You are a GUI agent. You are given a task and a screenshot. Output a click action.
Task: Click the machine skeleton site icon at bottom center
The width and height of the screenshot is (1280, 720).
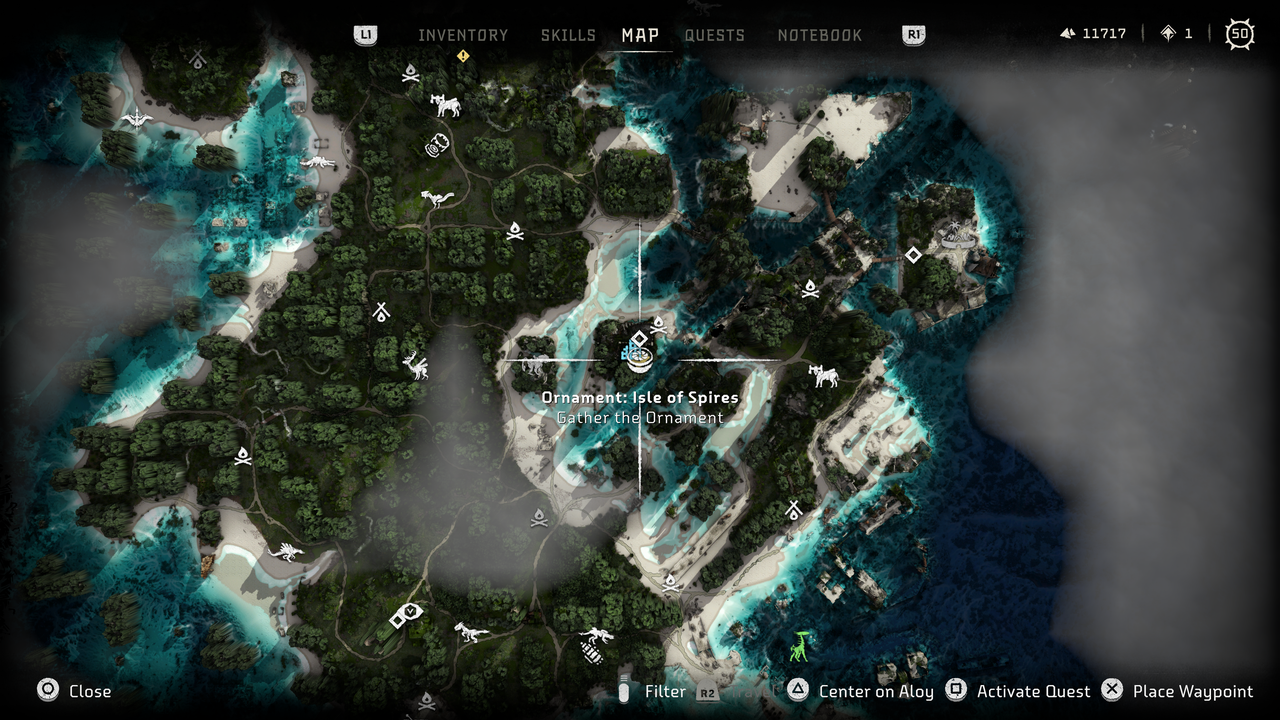(593, 645)
